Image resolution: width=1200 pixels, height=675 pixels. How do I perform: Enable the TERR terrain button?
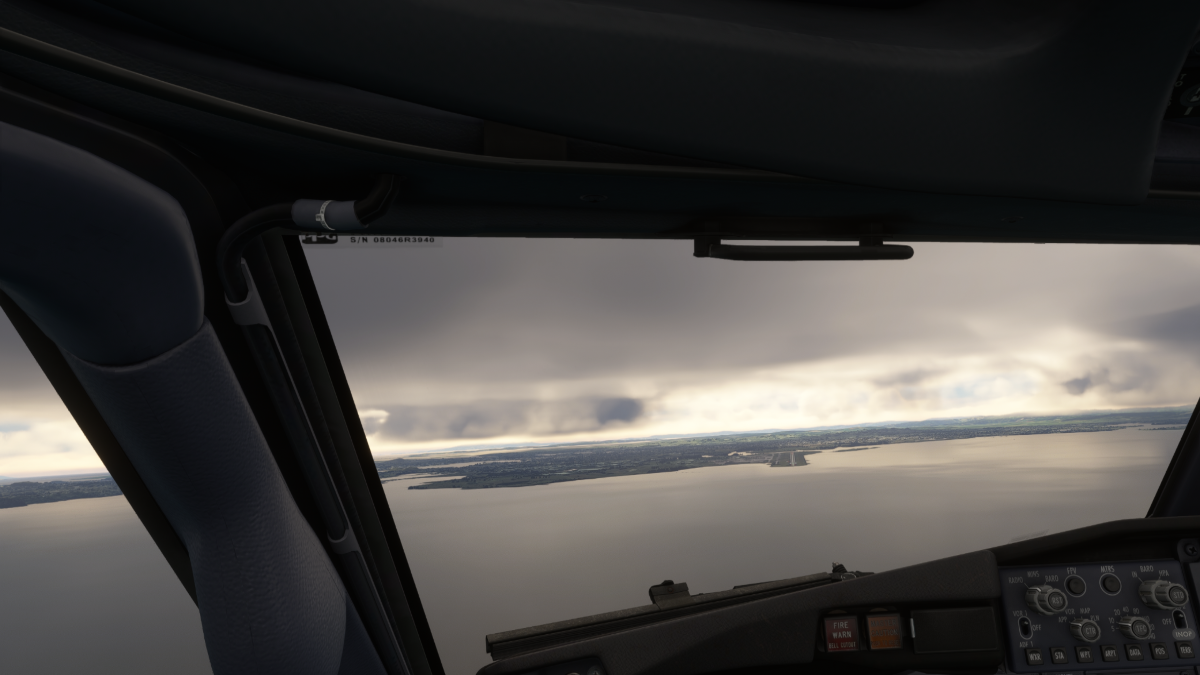[1183, 650]
